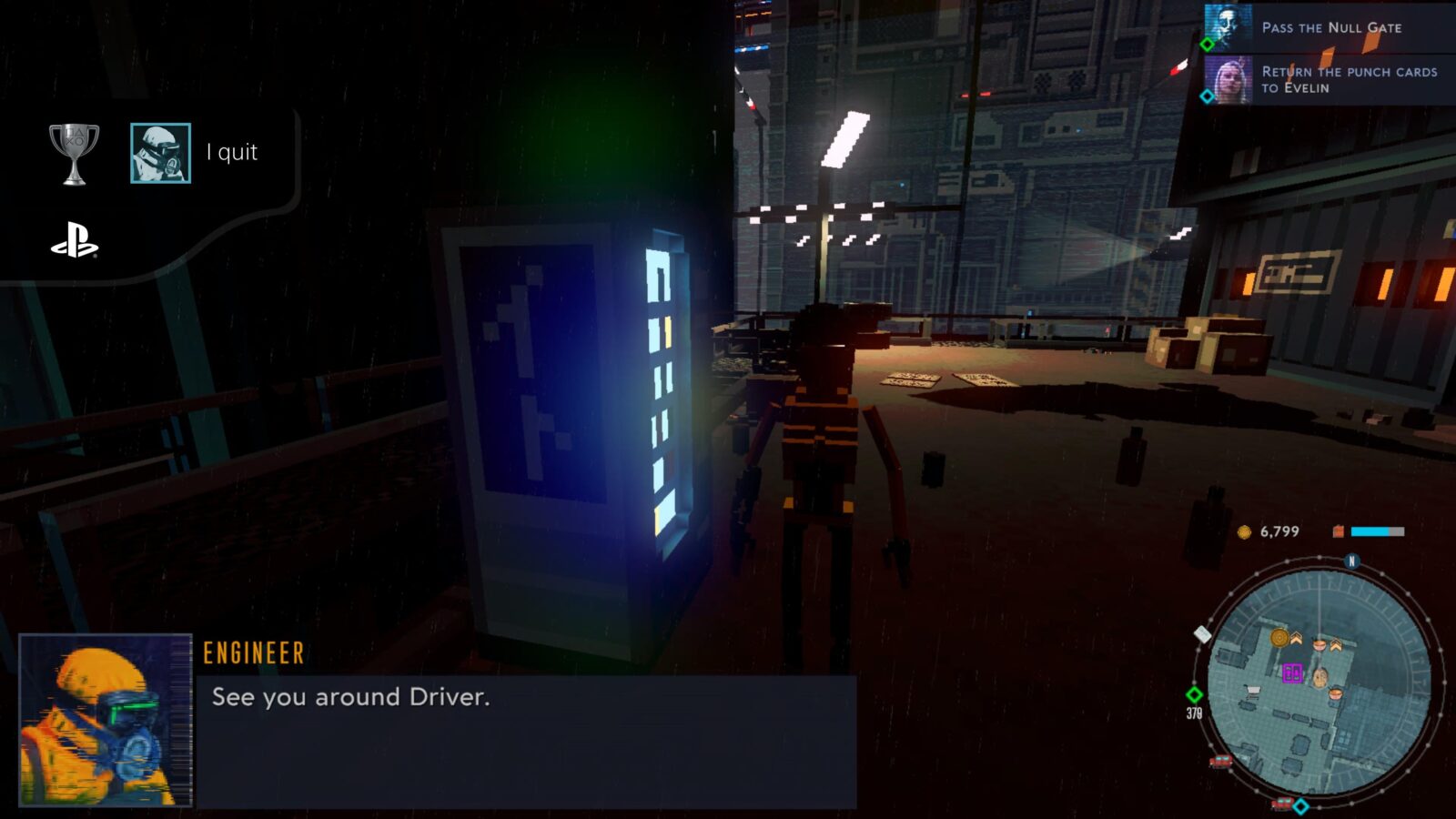Select the green diamond waypoint beside minimap
The image size is (1456, 819).
pos(1194,694)
